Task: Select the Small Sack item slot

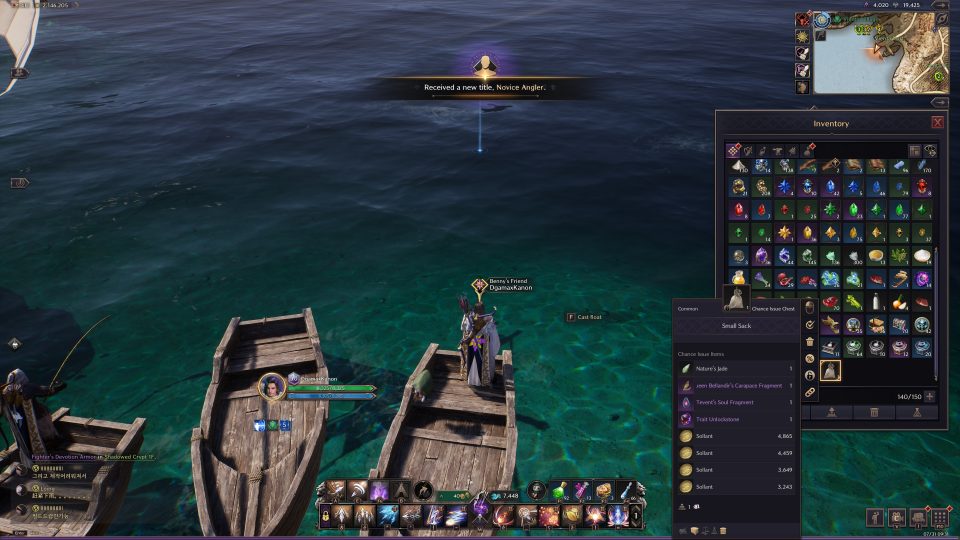Action: [830, 371]
